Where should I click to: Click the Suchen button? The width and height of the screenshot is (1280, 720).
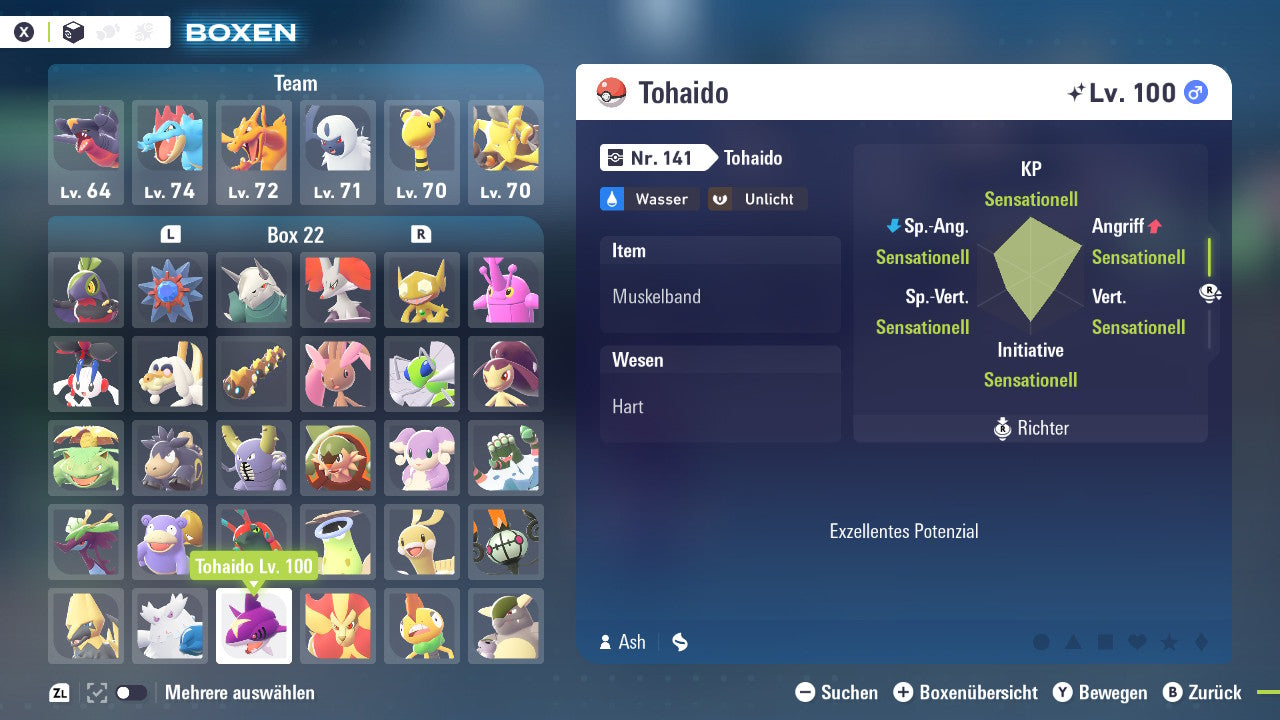836,692
